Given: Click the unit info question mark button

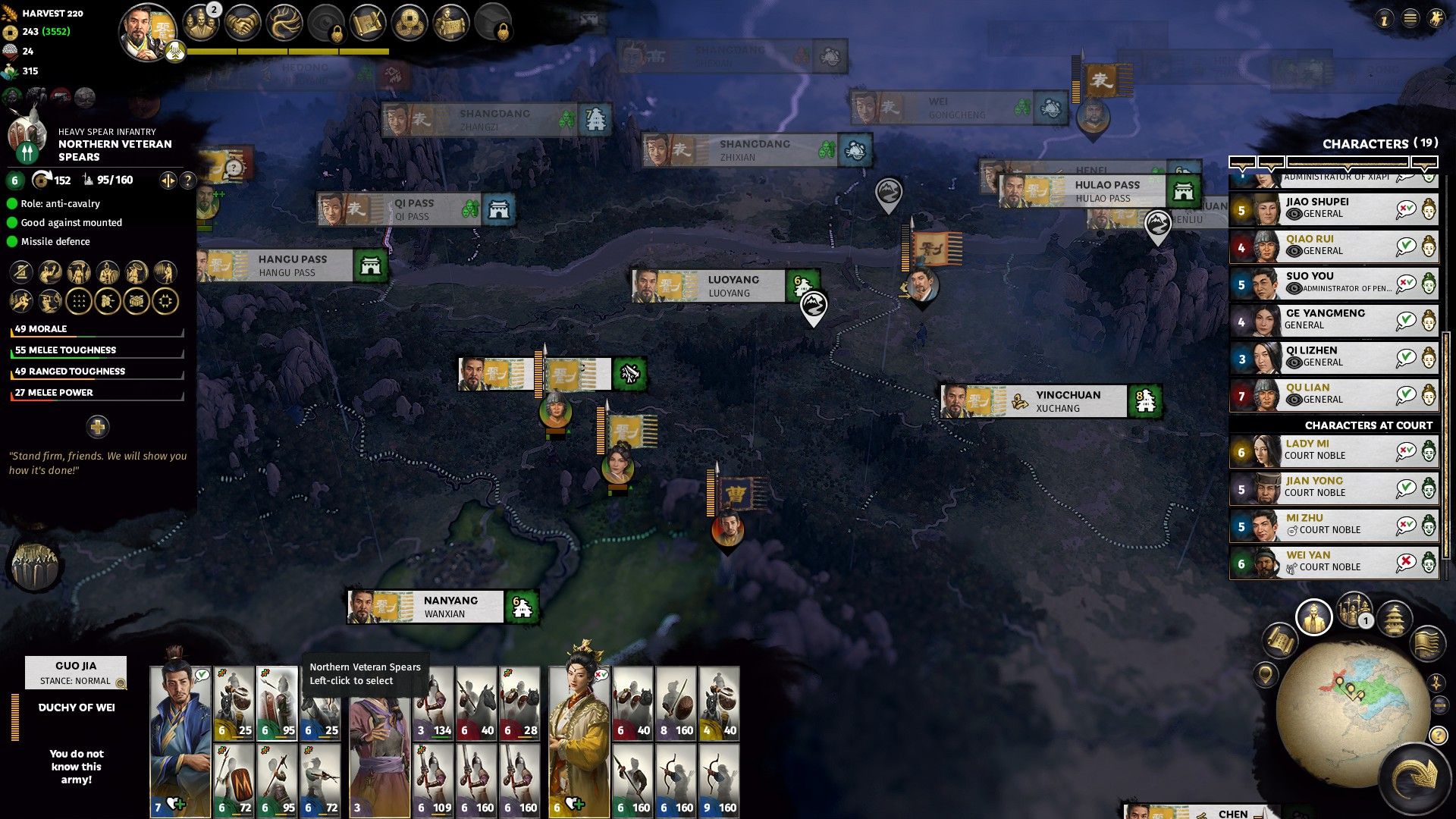Looking at the screenshot, I should click(x=188, y=180).
